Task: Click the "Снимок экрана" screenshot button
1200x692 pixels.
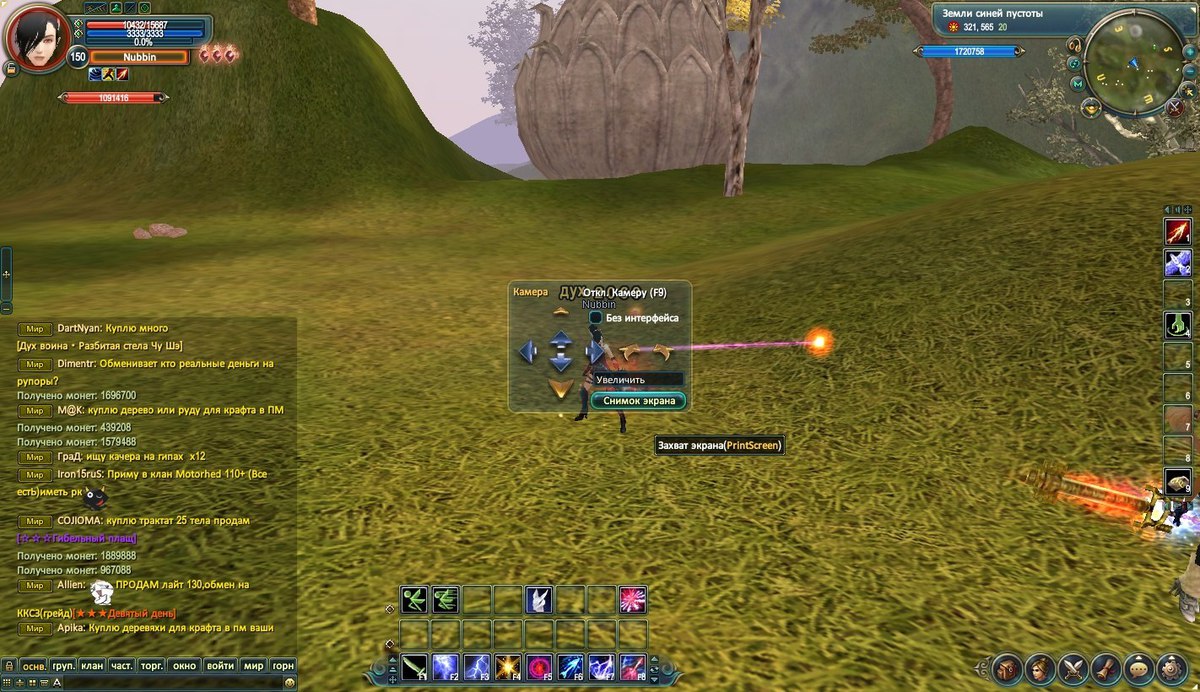Action: click(638, 400)
